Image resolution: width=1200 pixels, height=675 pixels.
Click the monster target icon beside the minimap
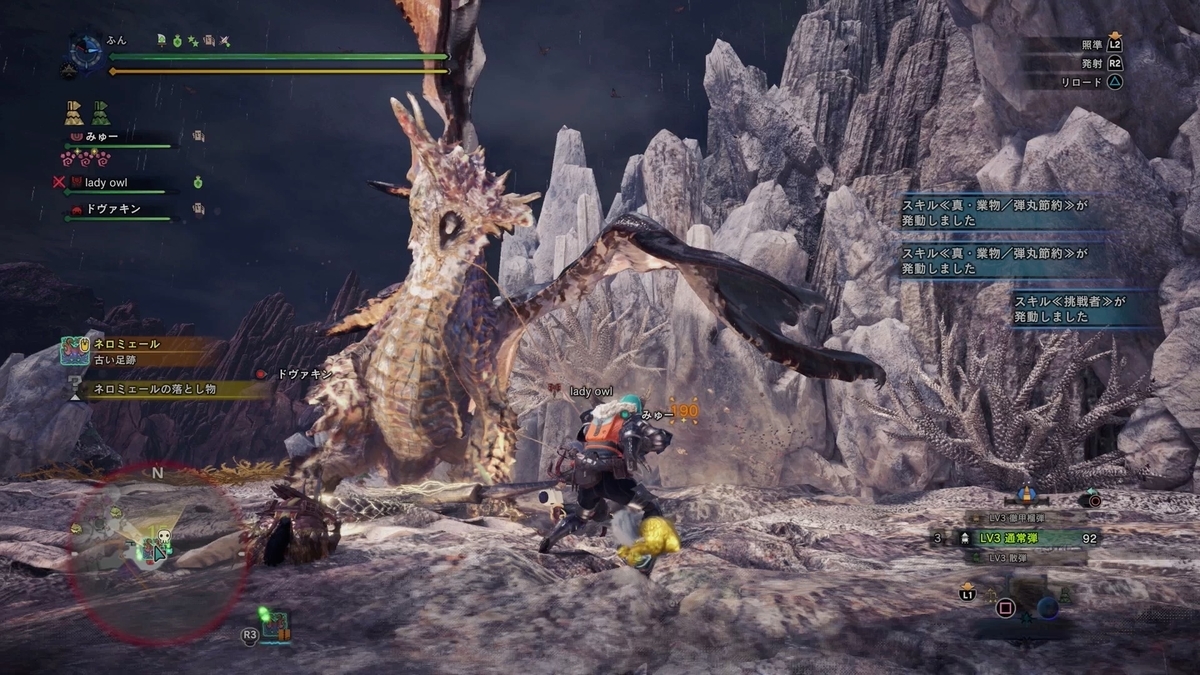click(x=274, y=627)
